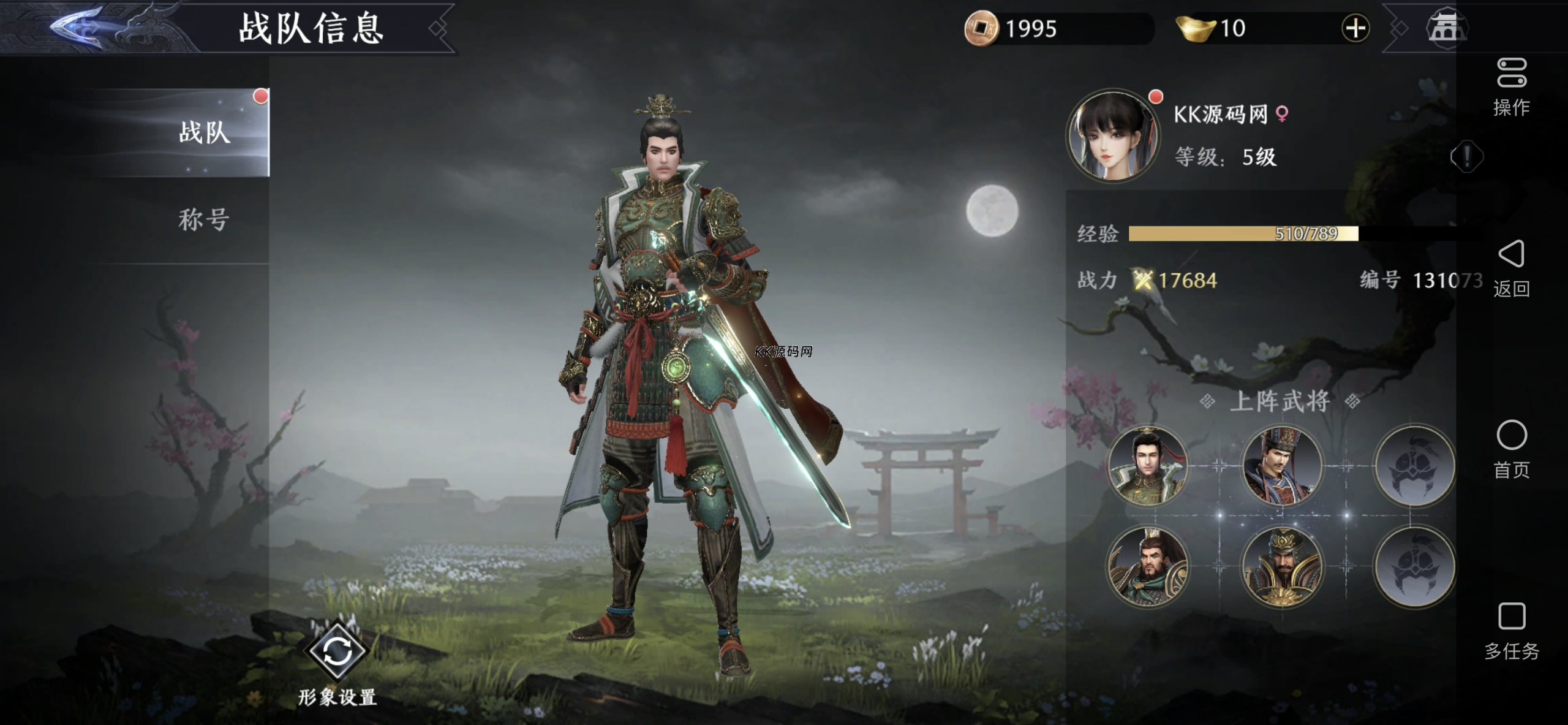This screenshot has height=725, width=1568.
Task: Open the 多任务 multitask view
Action: pos(1512,629)
